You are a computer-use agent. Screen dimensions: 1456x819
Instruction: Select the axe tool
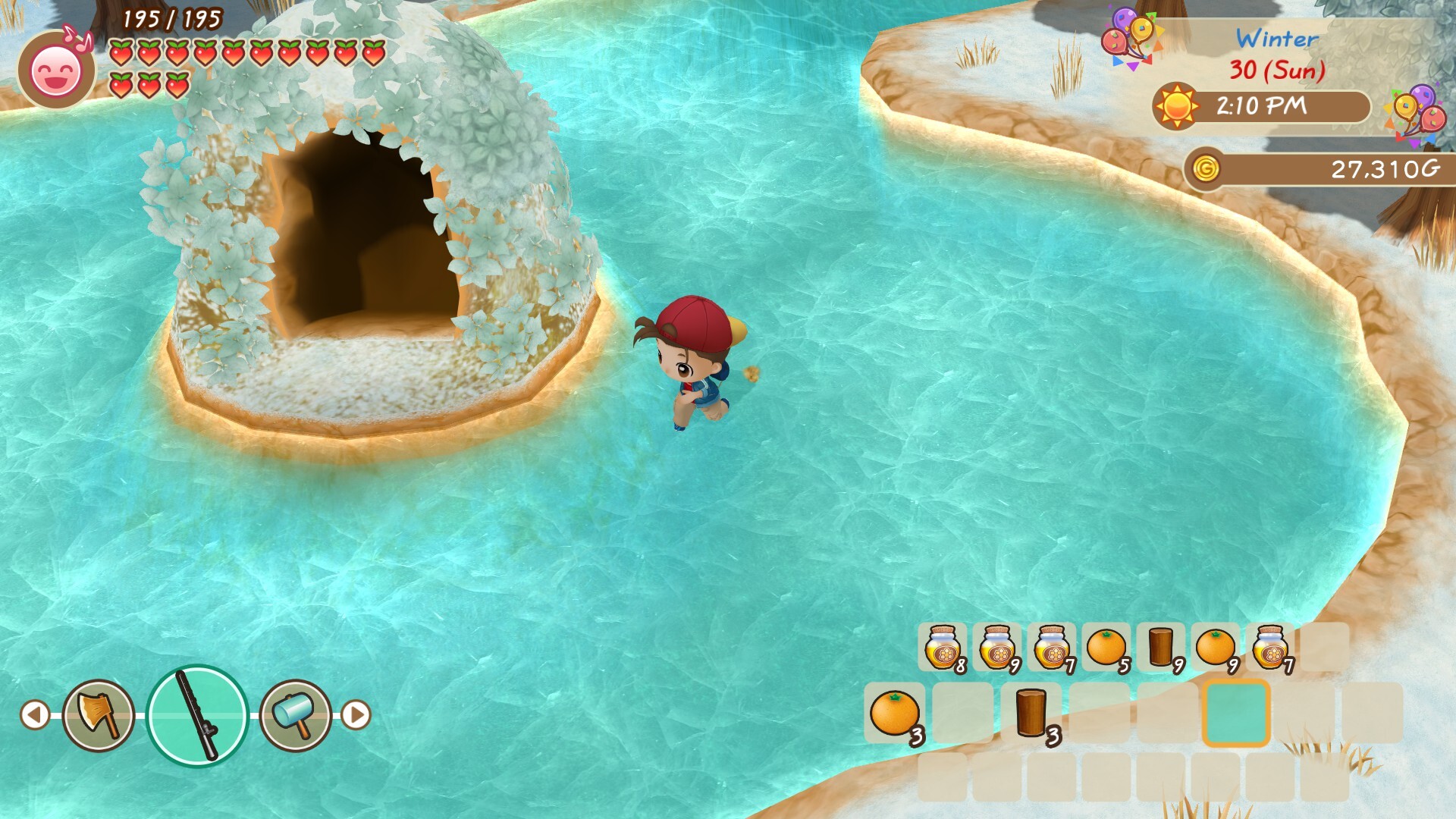coord(99,714)
